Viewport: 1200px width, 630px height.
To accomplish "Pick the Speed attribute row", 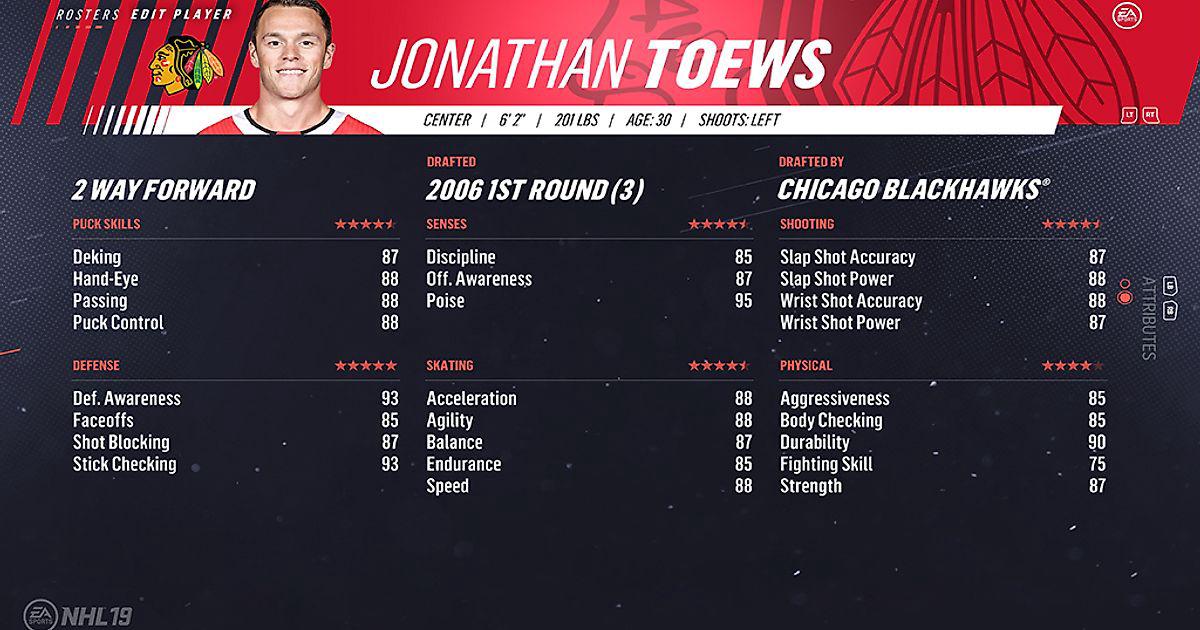I will tap(588, 486).
